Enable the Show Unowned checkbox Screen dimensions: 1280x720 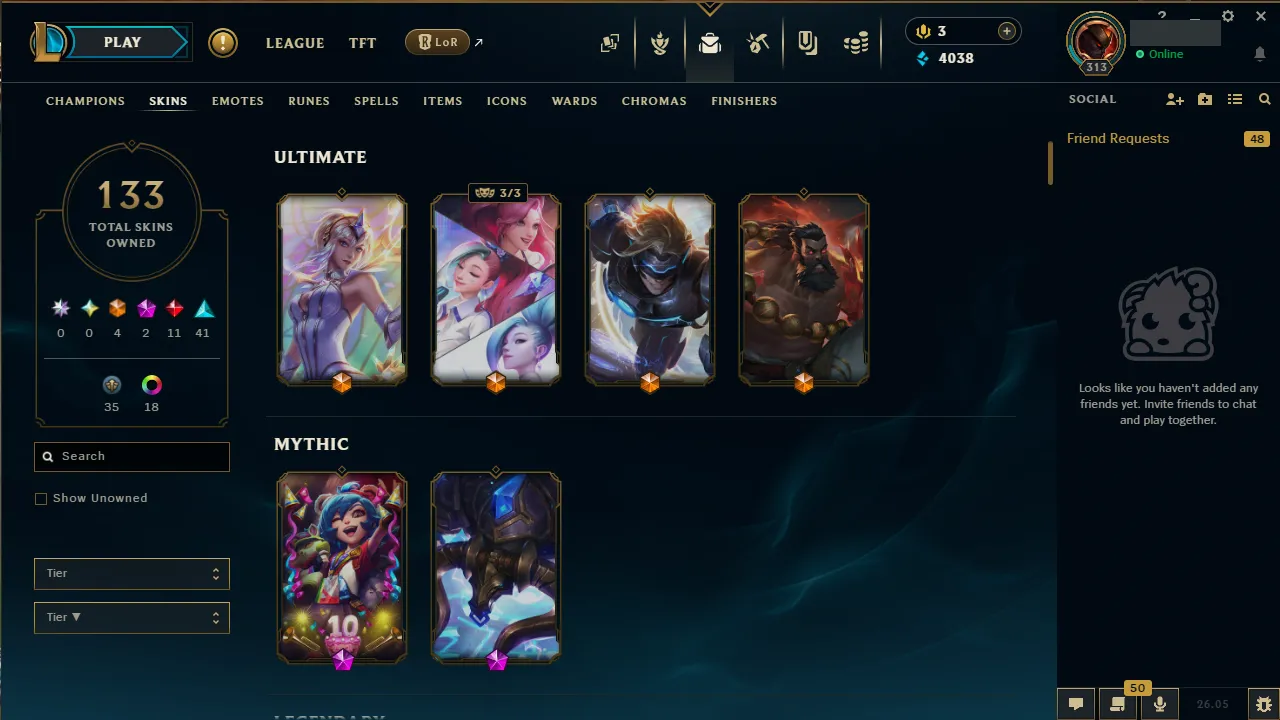pyautogui.click(x=41, y=498)
